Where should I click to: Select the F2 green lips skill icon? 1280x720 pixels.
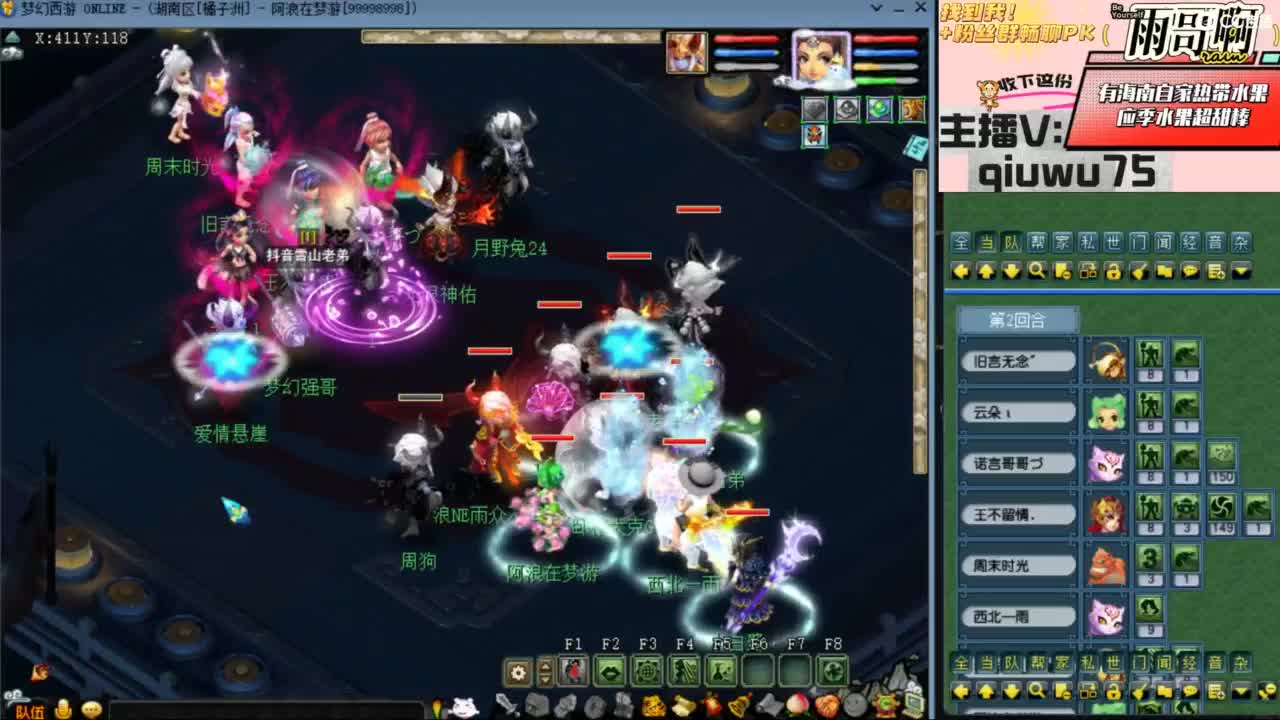[x=611, y=669]
